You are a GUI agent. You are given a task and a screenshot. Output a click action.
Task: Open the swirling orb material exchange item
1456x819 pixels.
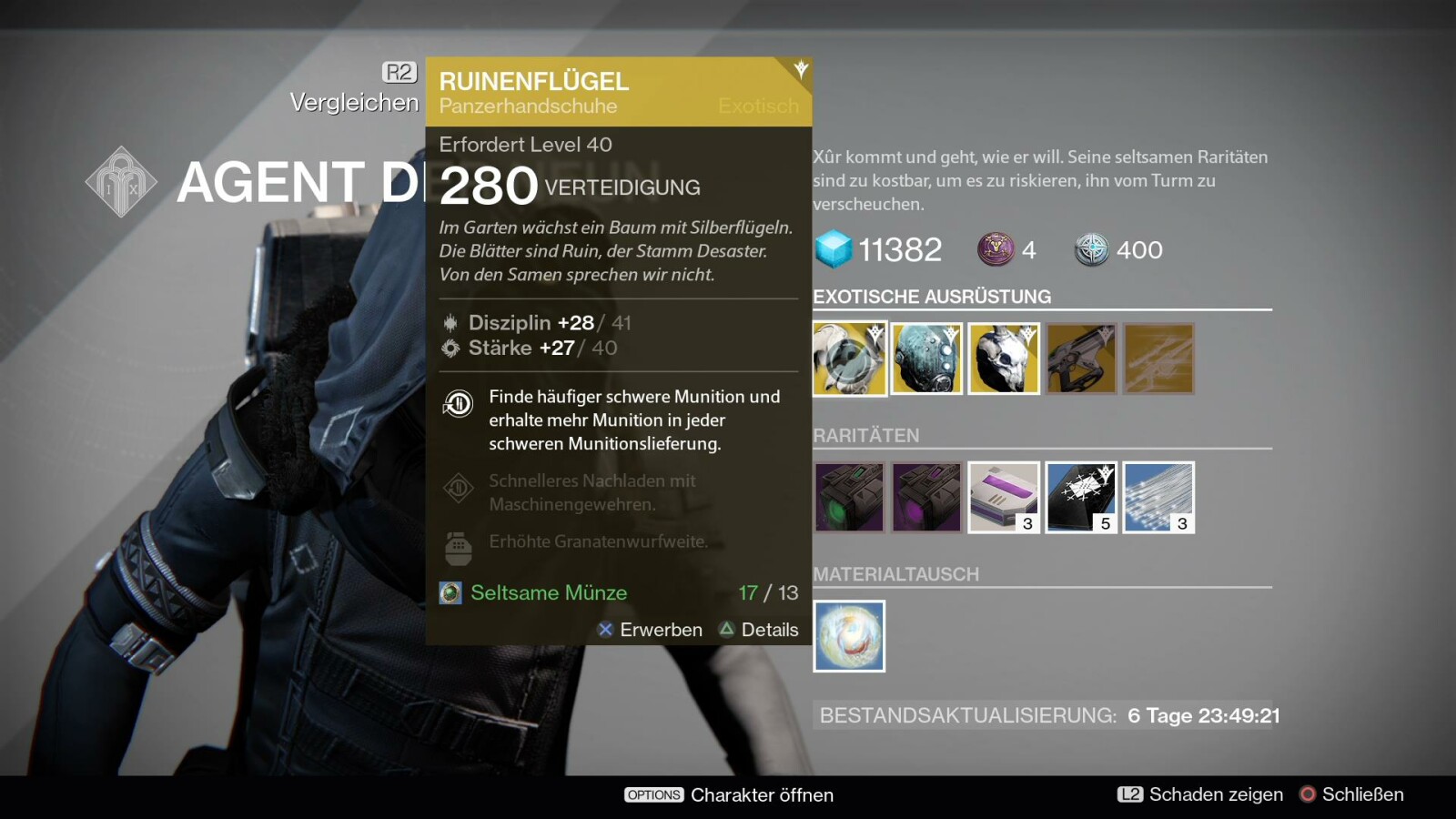[849, 636]
